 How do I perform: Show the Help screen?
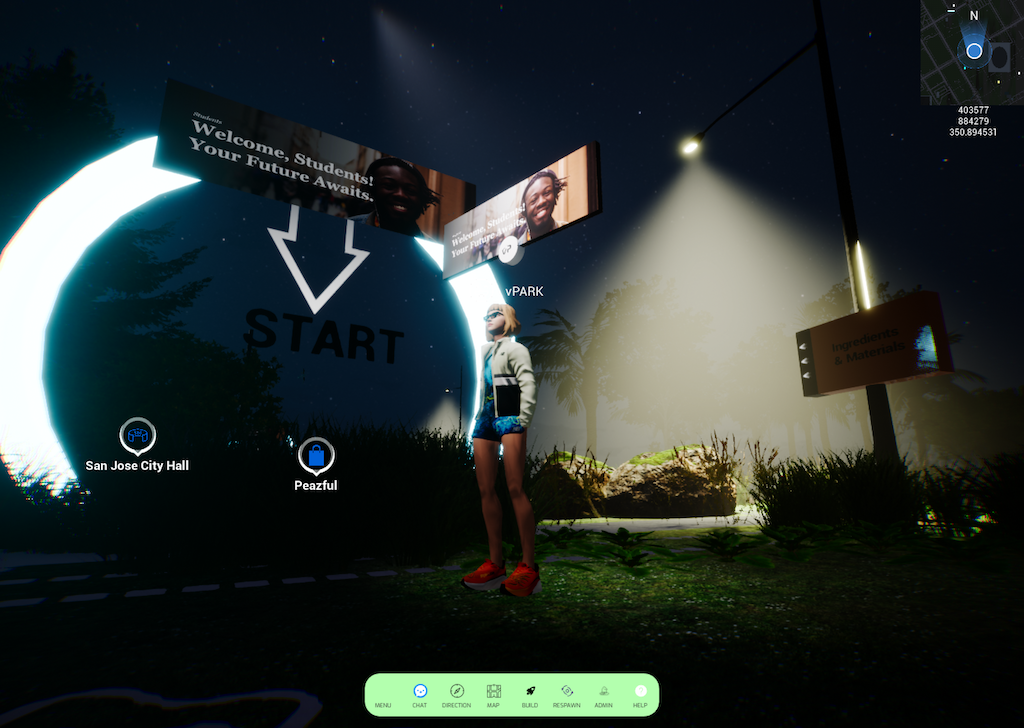pyautogui.click(x=640, y=694)
